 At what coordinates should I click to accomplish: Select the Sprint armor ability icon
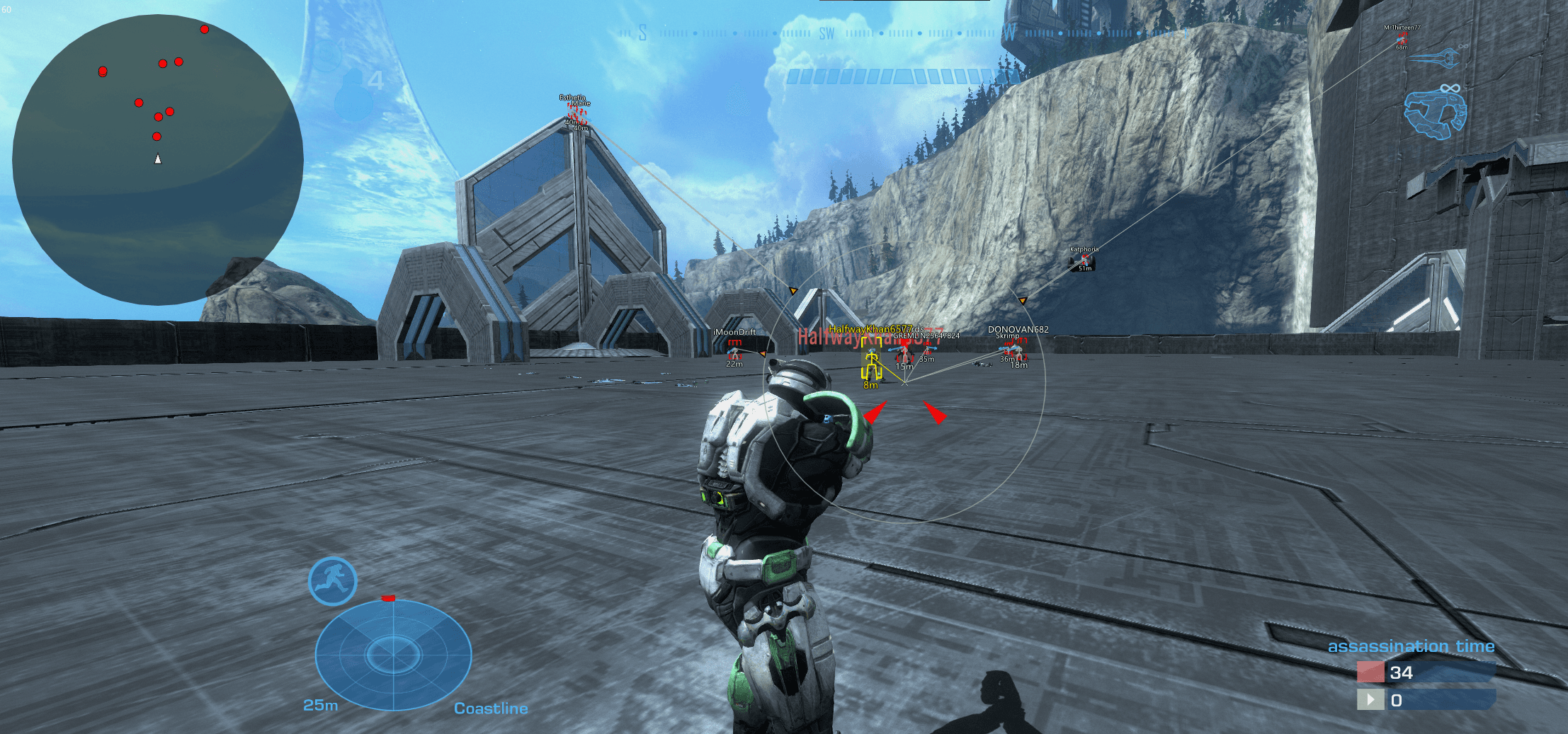[x=332, y=580]
